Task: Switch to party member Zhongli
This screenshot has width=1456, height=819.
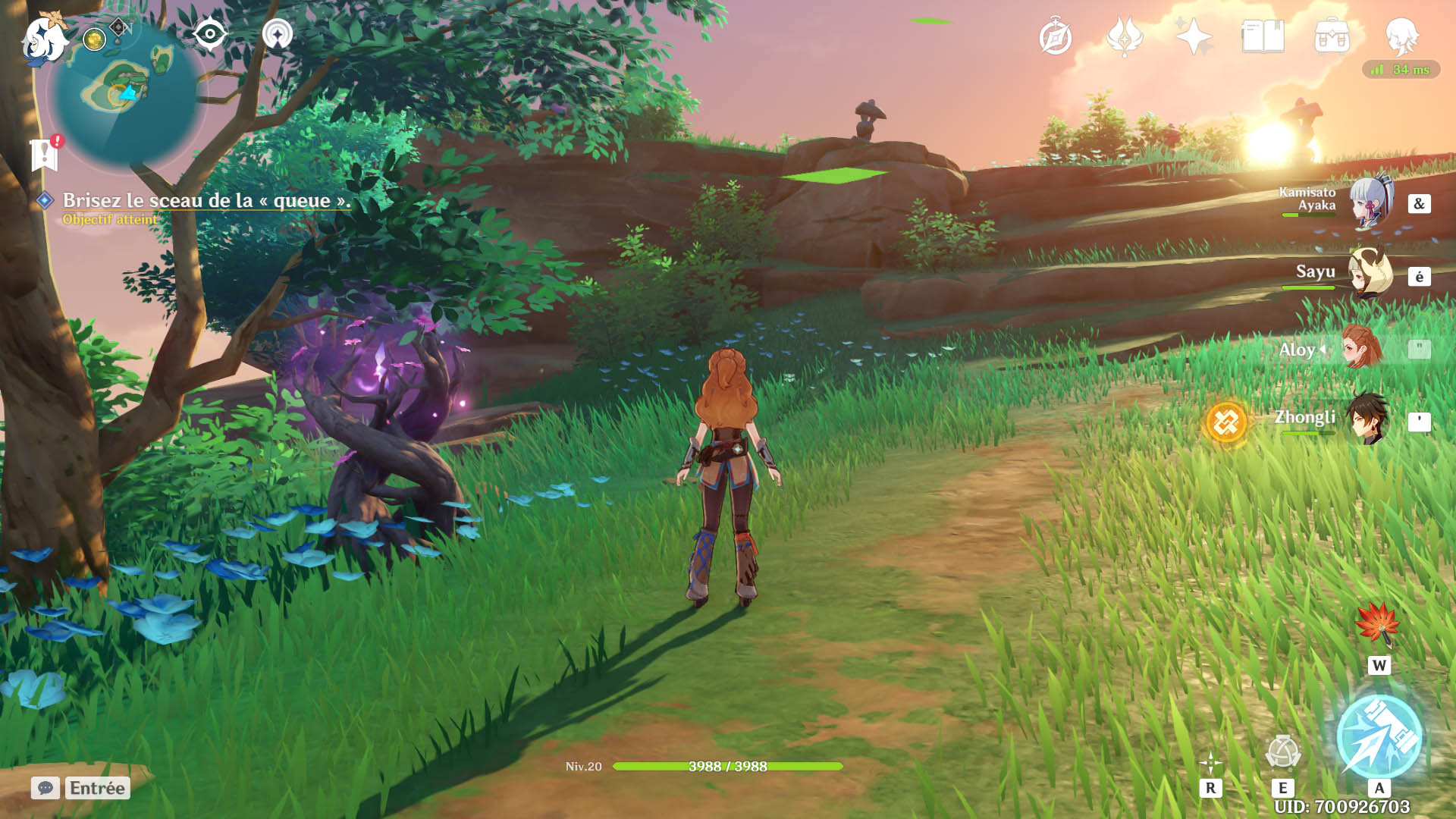Action: pos(1368,419)
